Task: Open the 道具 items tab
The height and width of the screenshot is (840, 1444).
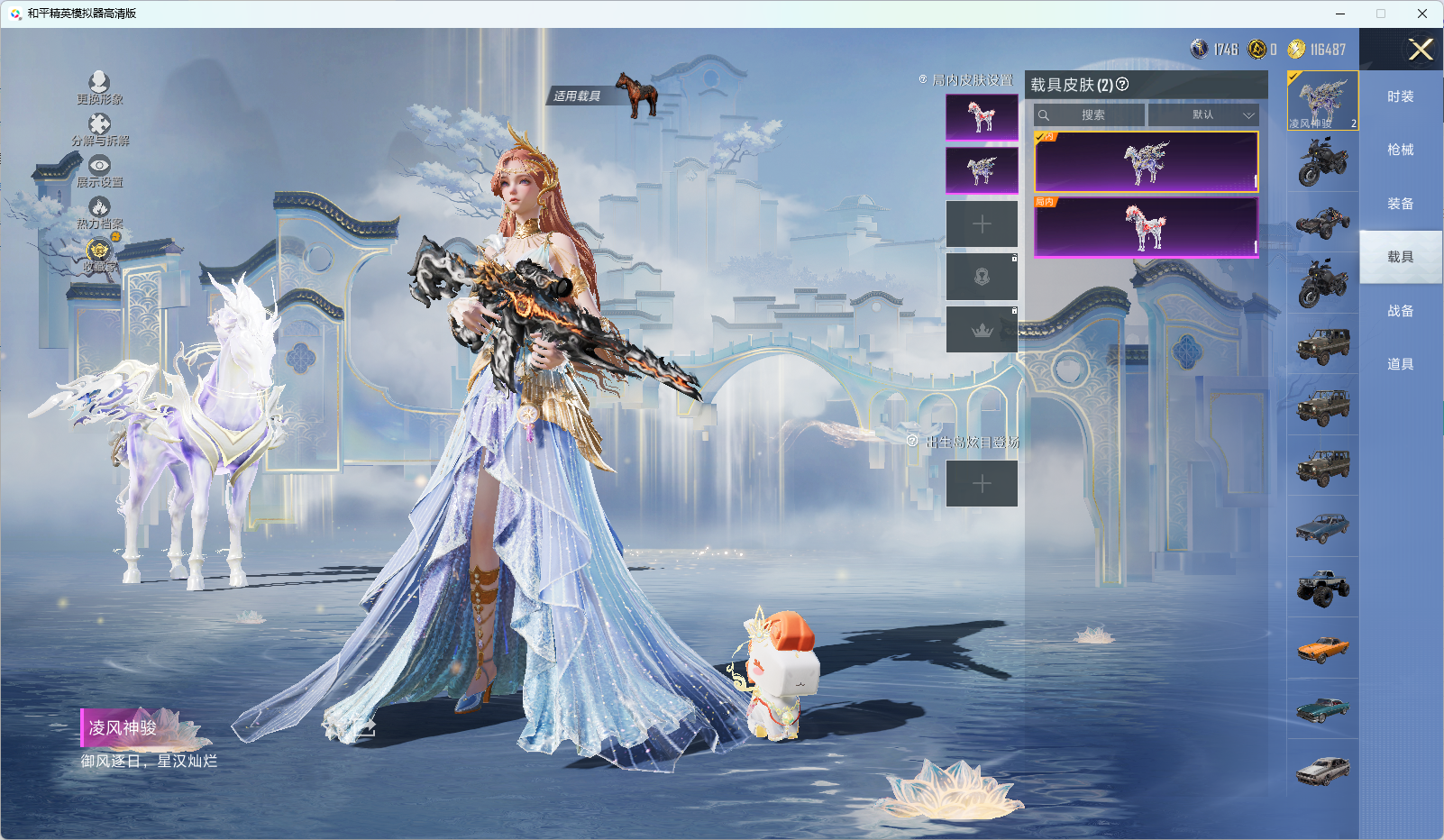Action: click(1400, 364)
